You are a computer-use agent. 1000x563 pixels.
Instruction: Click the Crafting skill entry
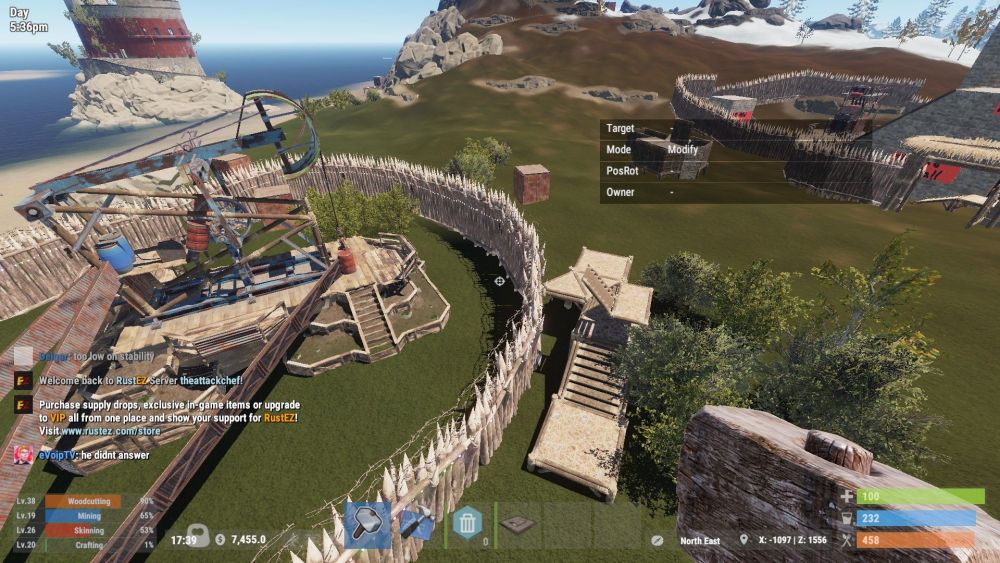coord(82,545)
